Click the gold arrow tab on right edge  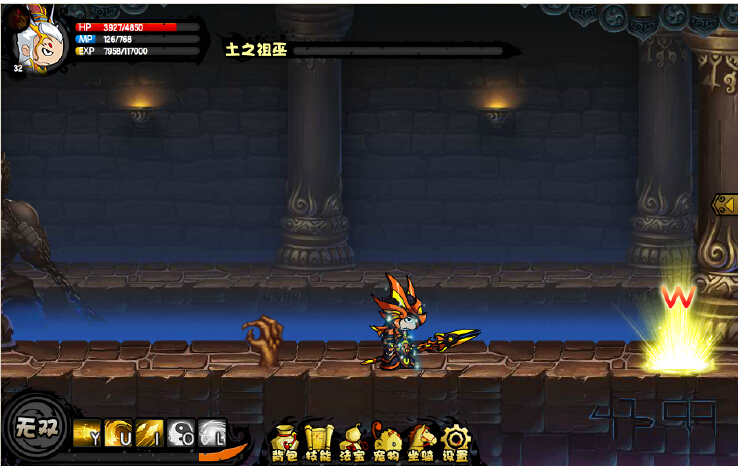coord(724,204)
